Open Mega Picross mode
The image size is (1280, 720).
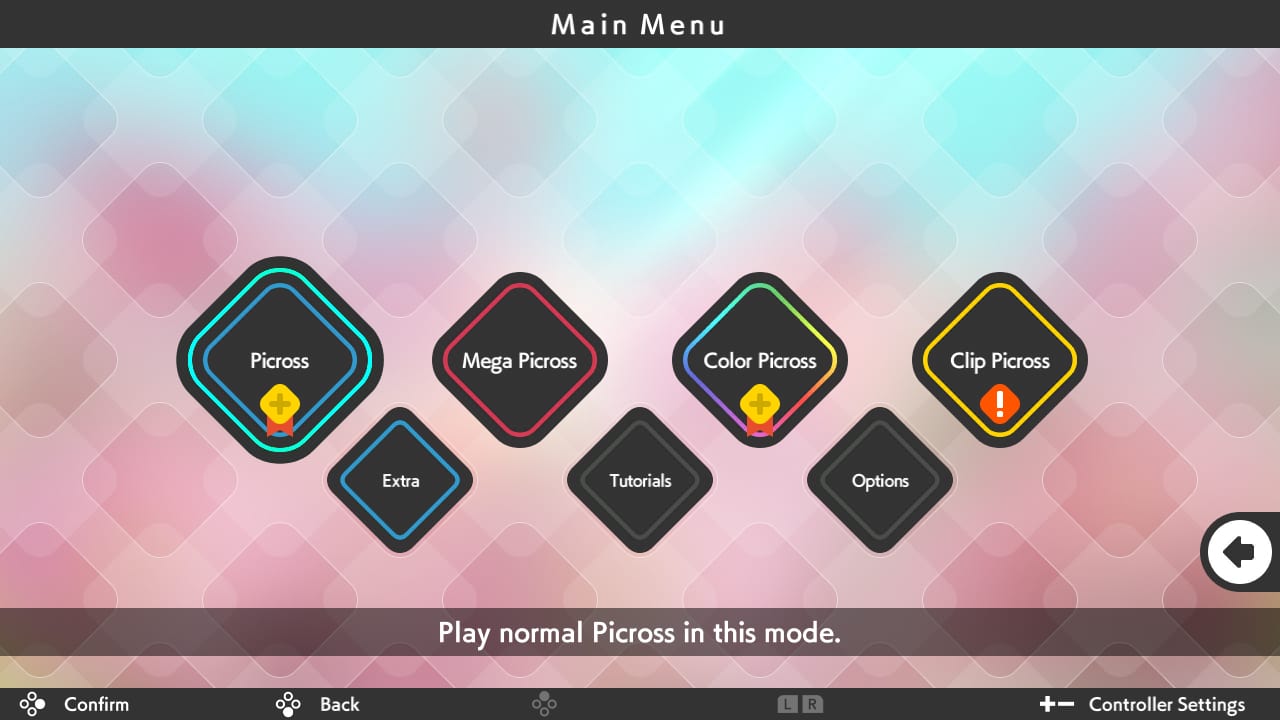tap(520, 361)
